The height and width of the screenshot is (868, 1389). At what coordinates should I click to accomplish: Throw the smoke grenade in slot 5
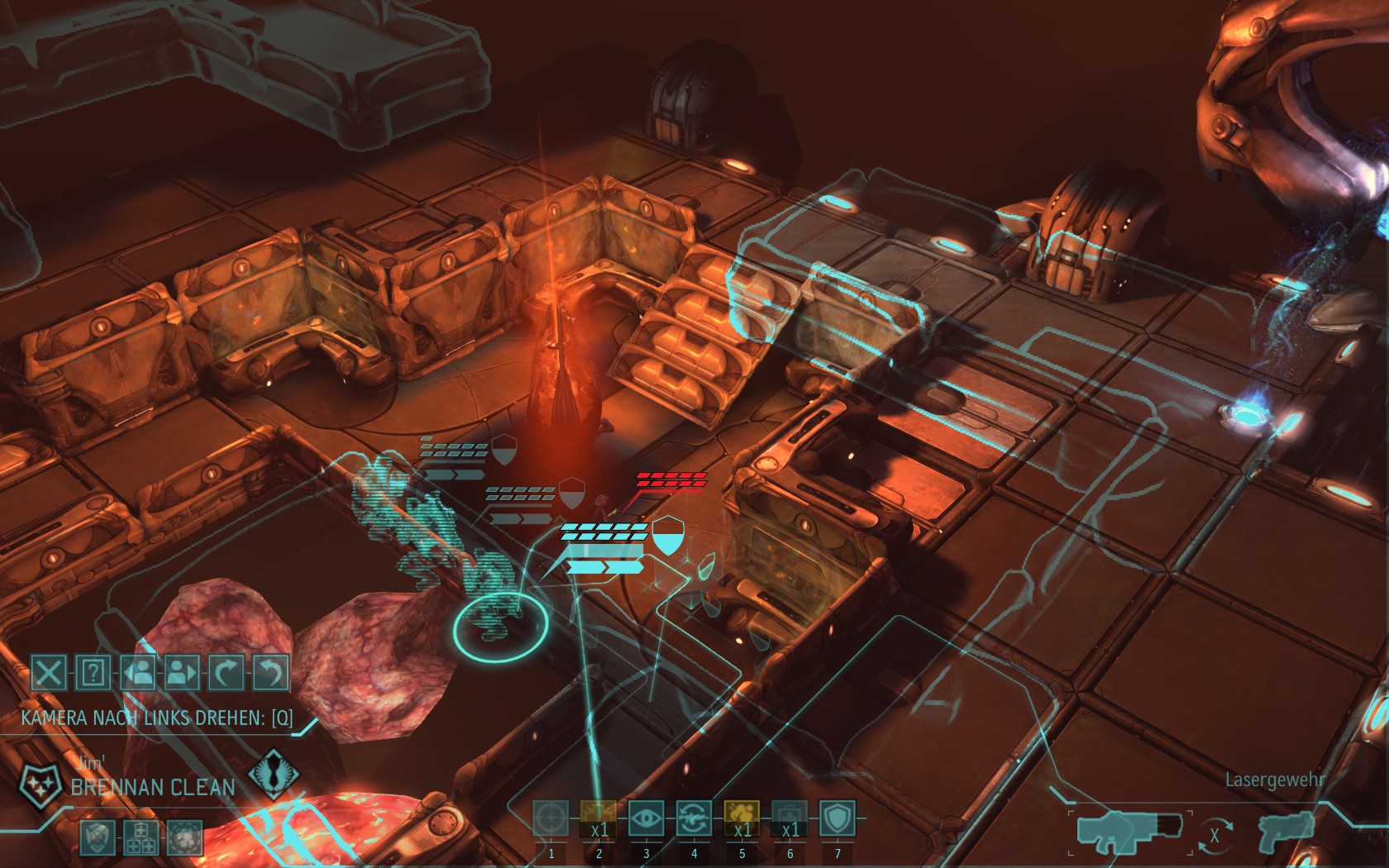tap(742, 818)
